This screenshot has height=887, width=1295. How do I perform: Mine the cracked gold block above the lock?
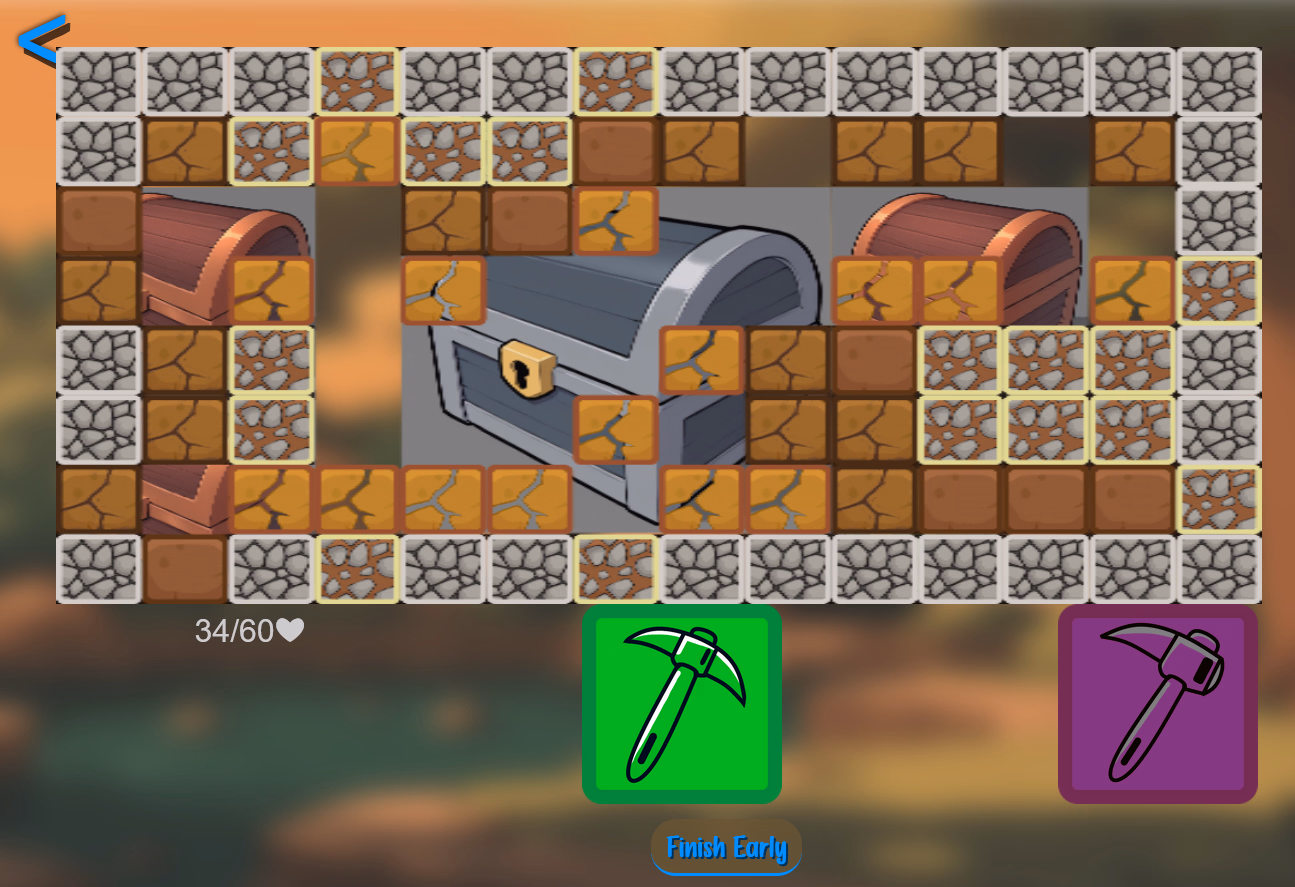[x=617, y=224]
